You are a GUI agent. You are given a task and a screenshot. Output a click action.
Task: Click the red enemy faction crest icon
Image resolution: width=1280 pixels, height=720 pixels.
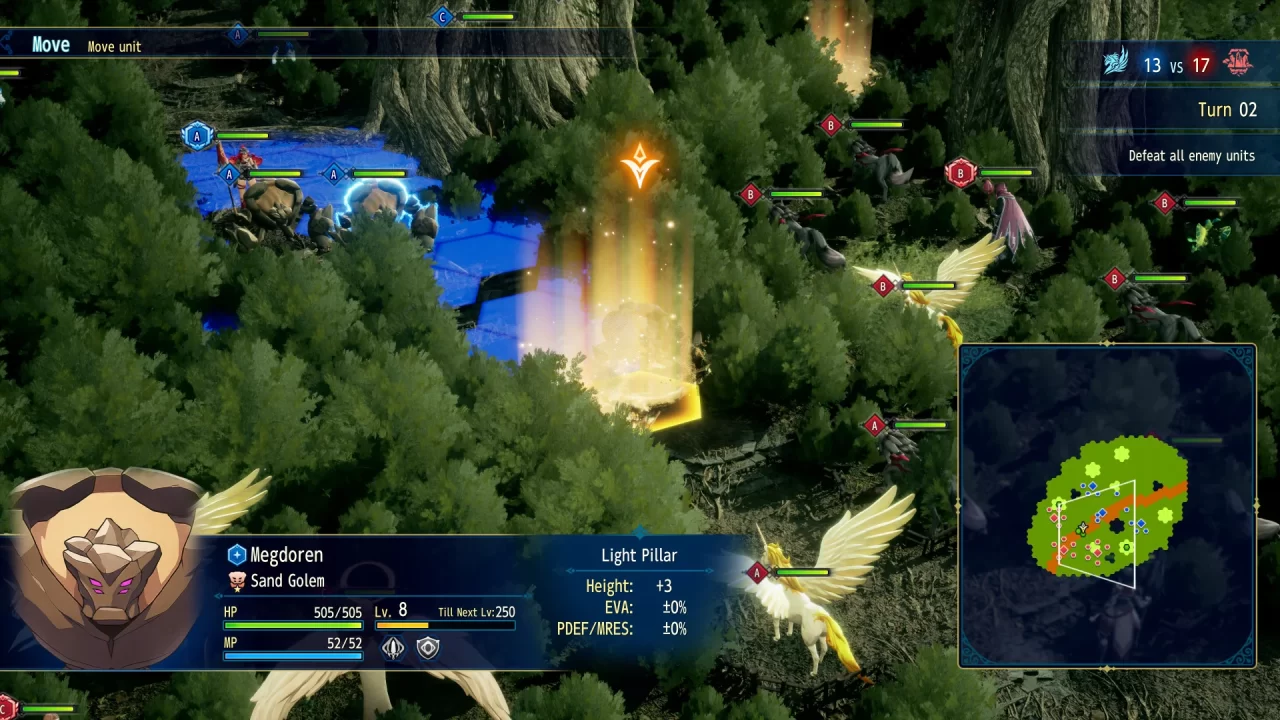tap(1237, 62)
